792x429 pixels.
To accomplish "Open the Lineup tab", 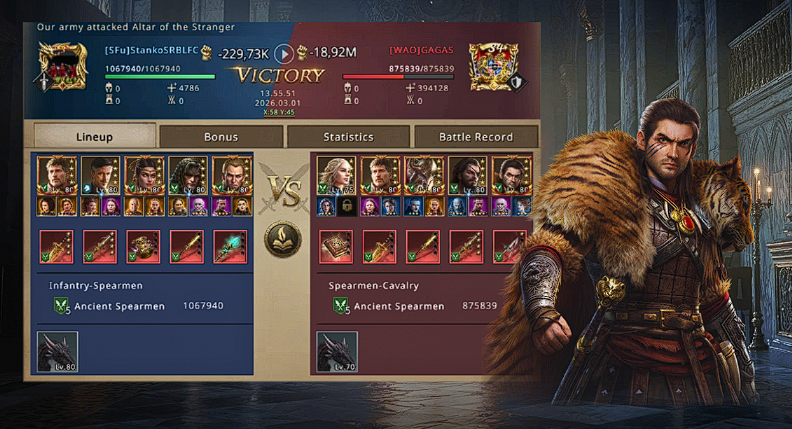I will coord(94,136).
